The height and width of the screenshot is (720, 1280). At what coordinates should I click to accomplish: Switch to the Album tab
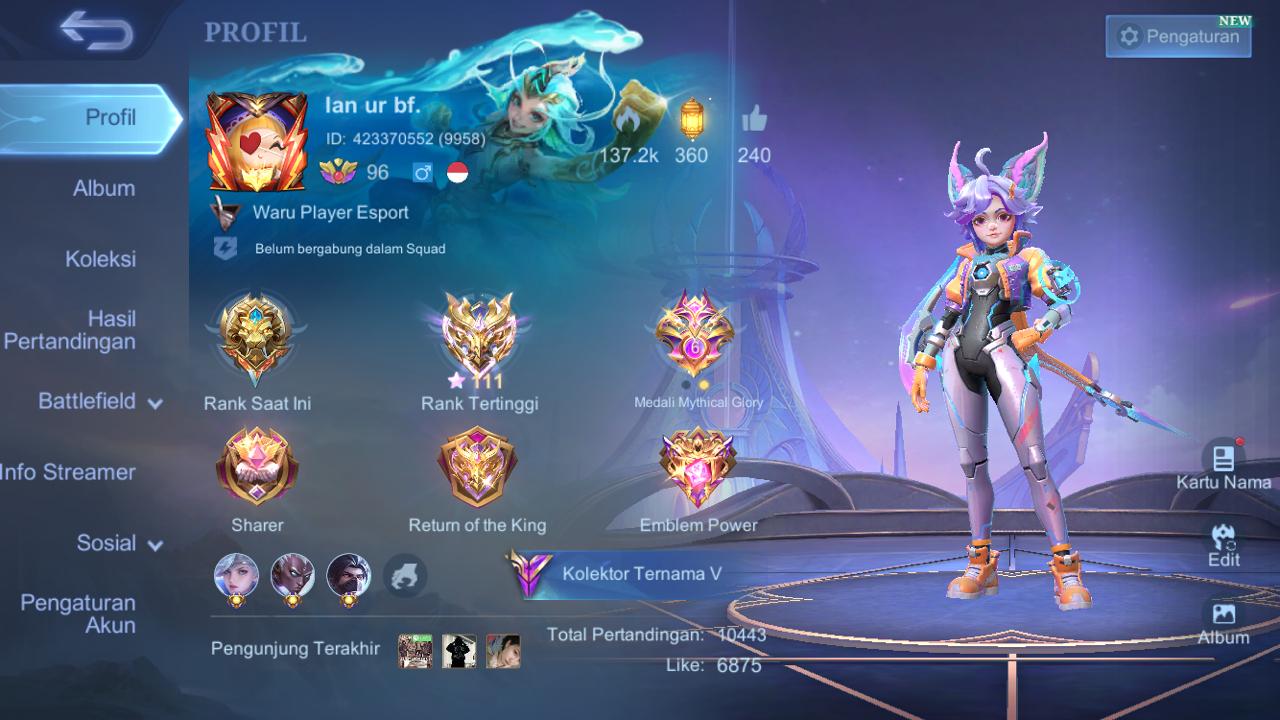(x=103, y=188)
